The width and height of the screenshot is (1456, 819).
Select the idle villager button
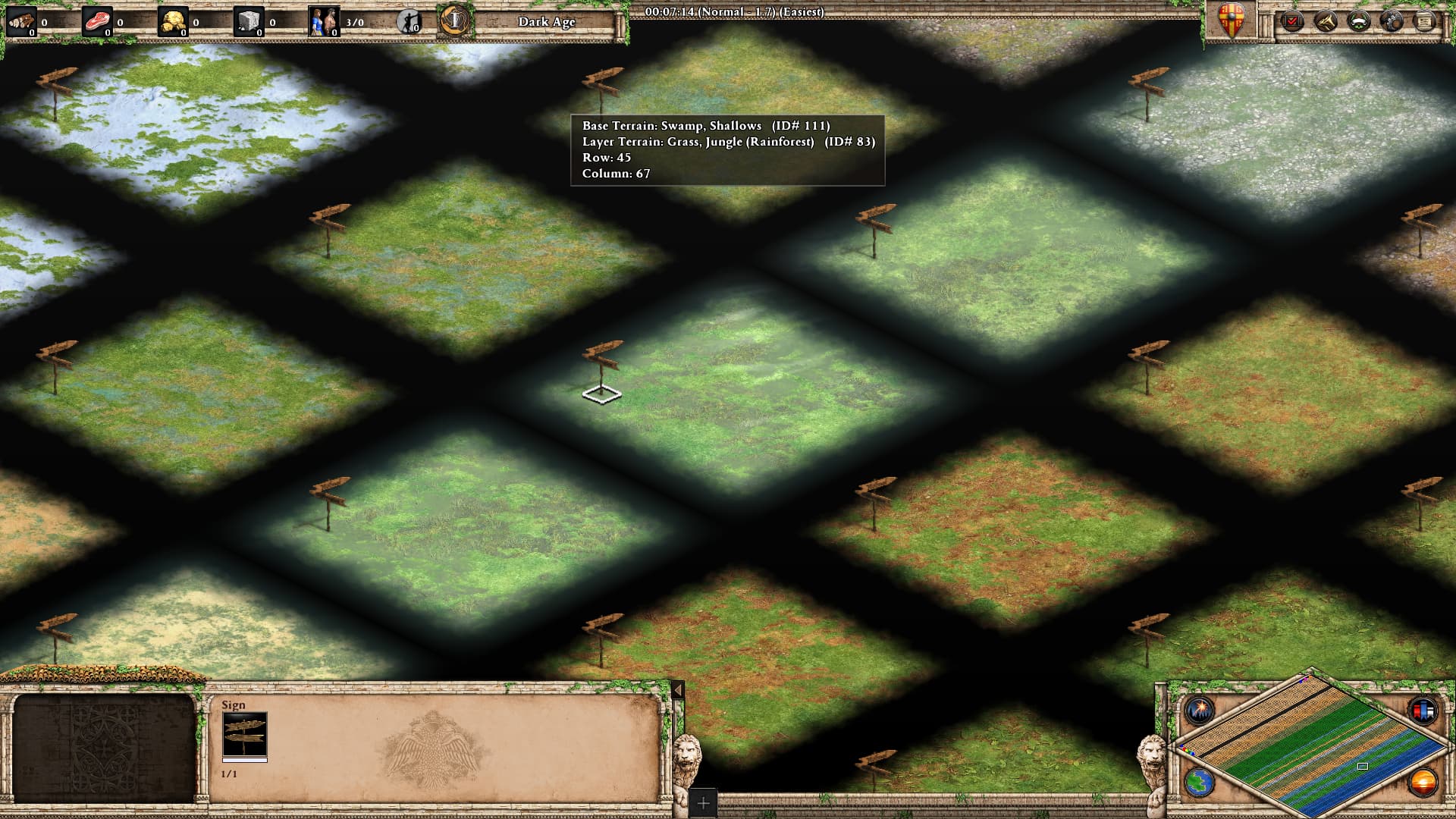(409, 21)
